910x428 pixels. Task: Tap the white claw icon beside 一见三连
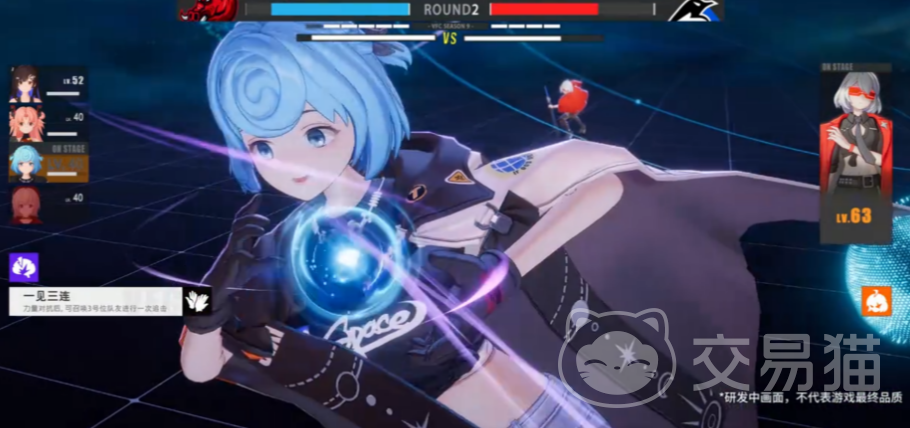click(198, 301)
